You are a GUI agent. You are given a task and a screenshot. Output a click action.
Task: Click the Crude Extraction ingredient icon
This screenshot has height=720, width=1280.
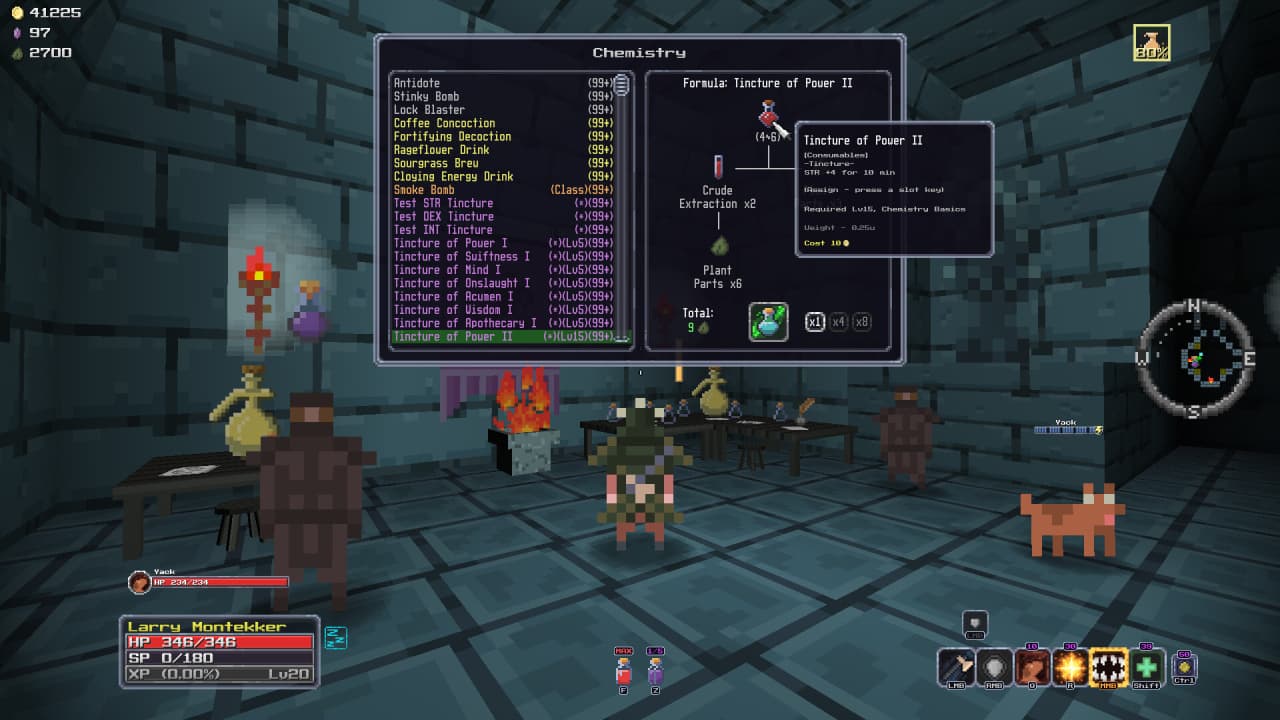718,166
